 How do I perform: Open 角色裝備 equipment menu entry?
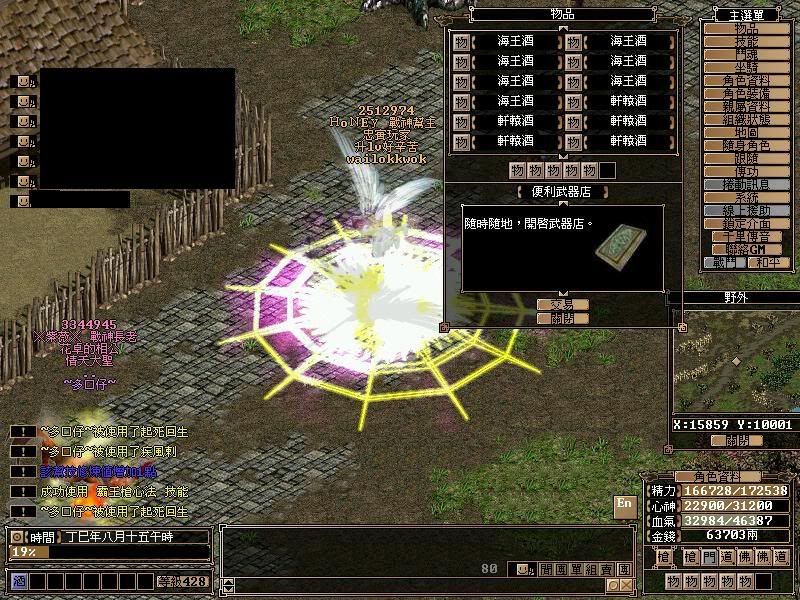click(x=740, y=94)
